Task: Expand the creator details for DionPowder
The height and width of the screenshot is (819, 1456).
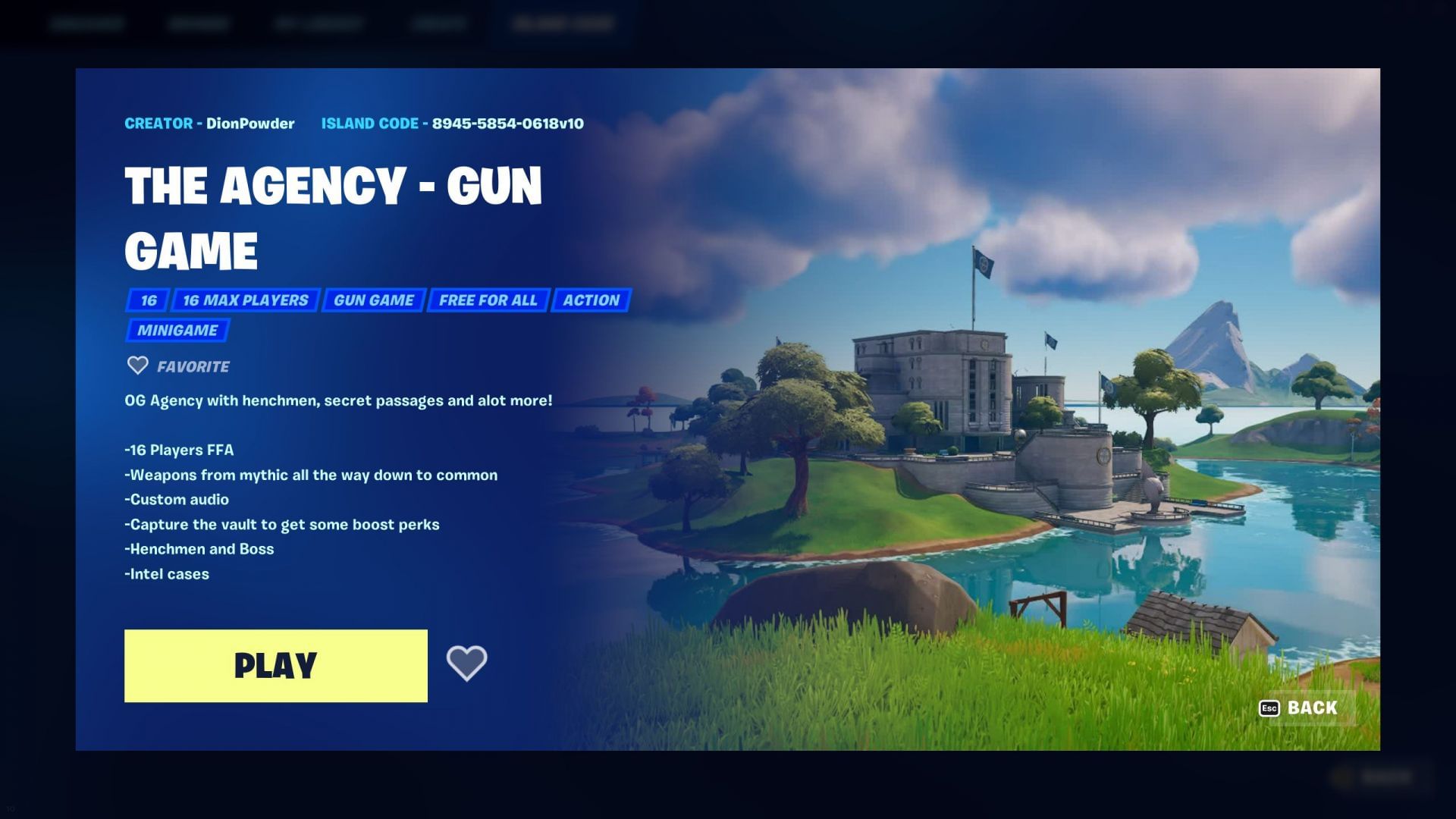Action: tap(209, 123)
